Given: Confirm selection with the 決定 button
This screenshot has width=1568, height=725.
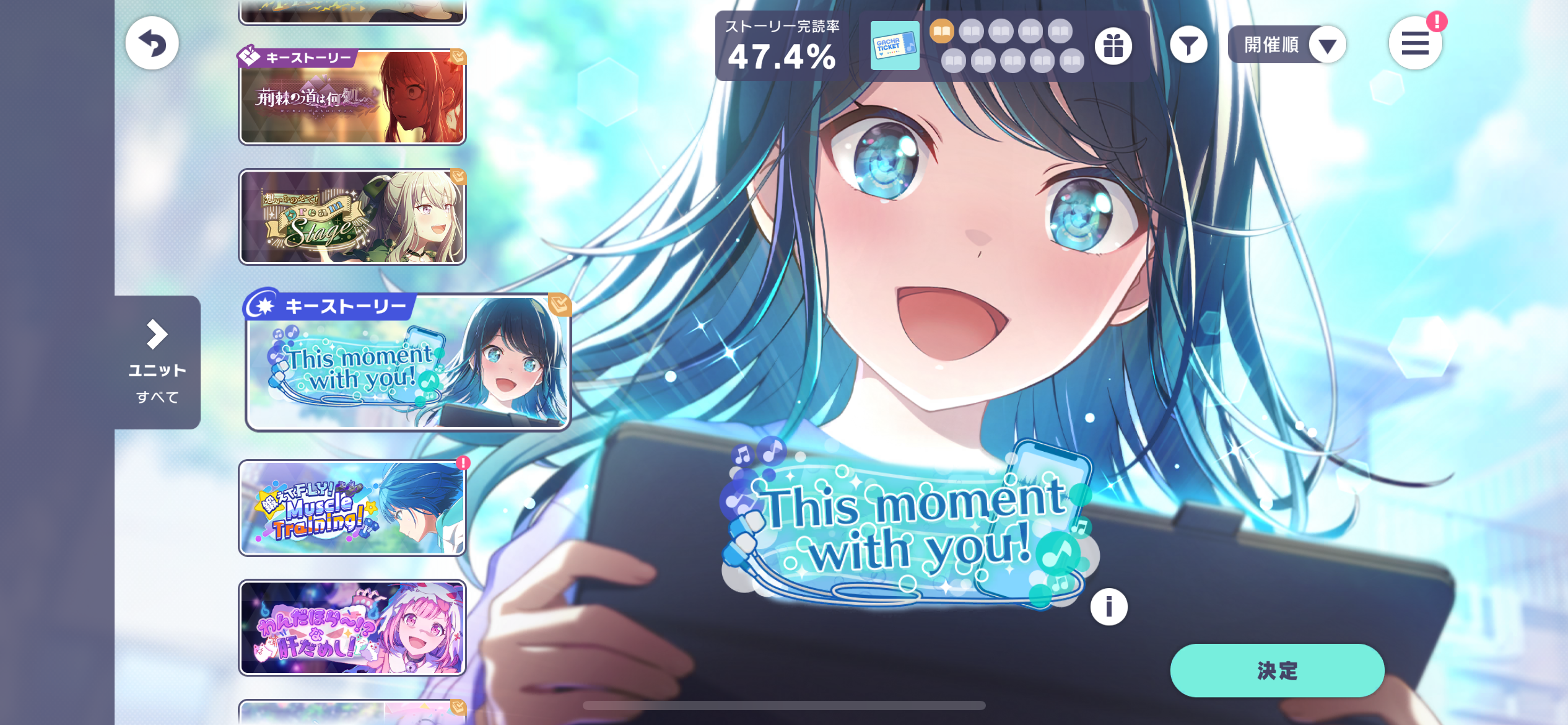Looking at the screenshot, I should tap(1276, 670).
